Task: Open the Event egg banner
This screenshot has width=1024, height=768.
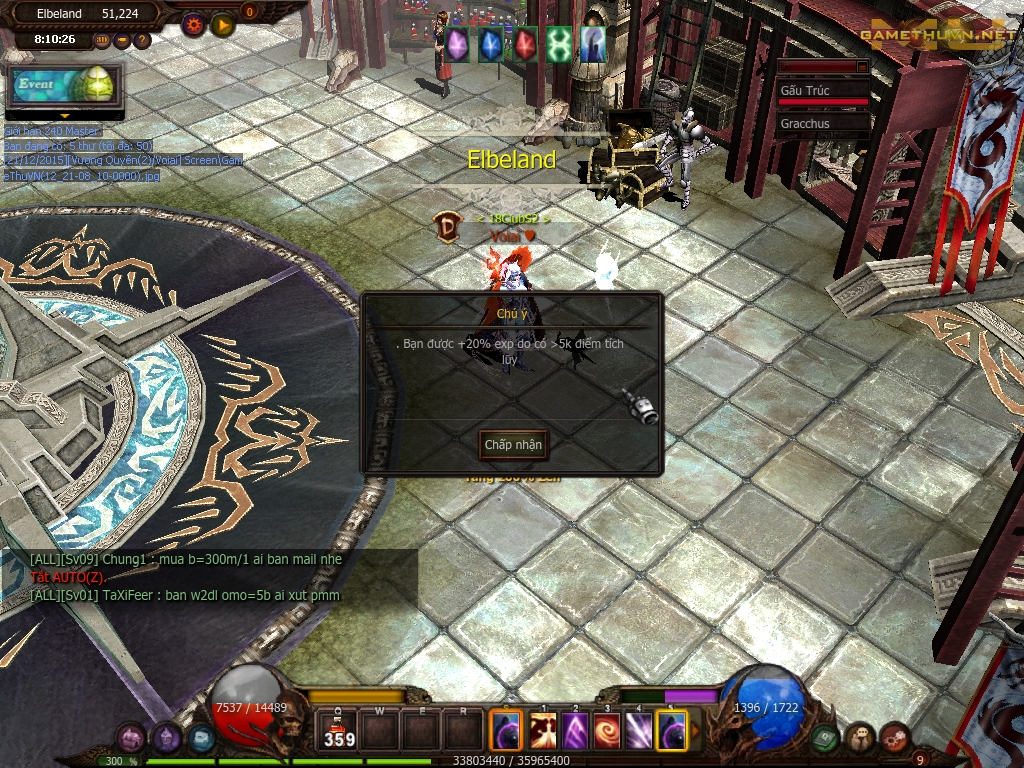Action: 65,86
